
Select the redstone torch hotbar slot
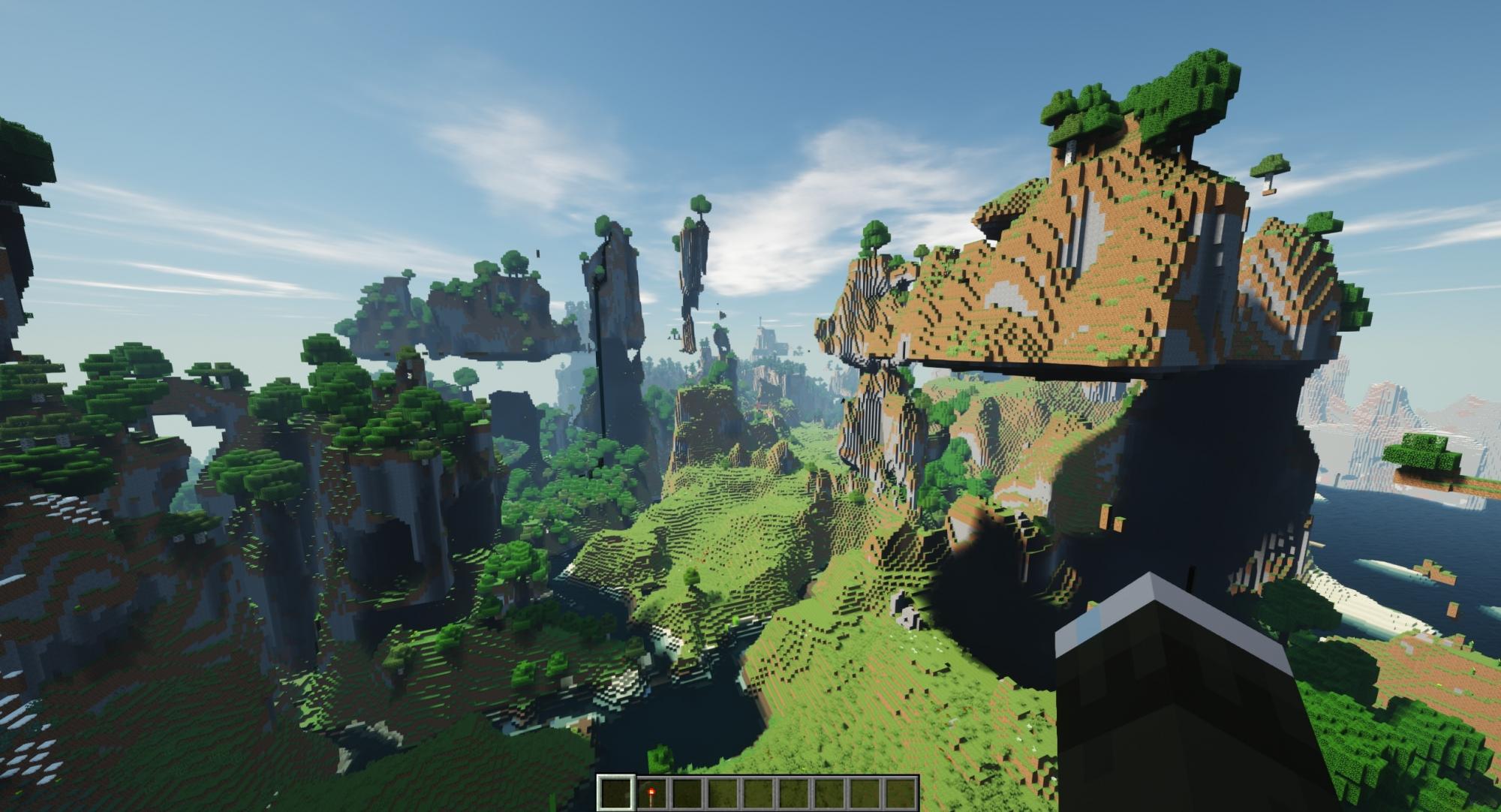click(650, 793)
